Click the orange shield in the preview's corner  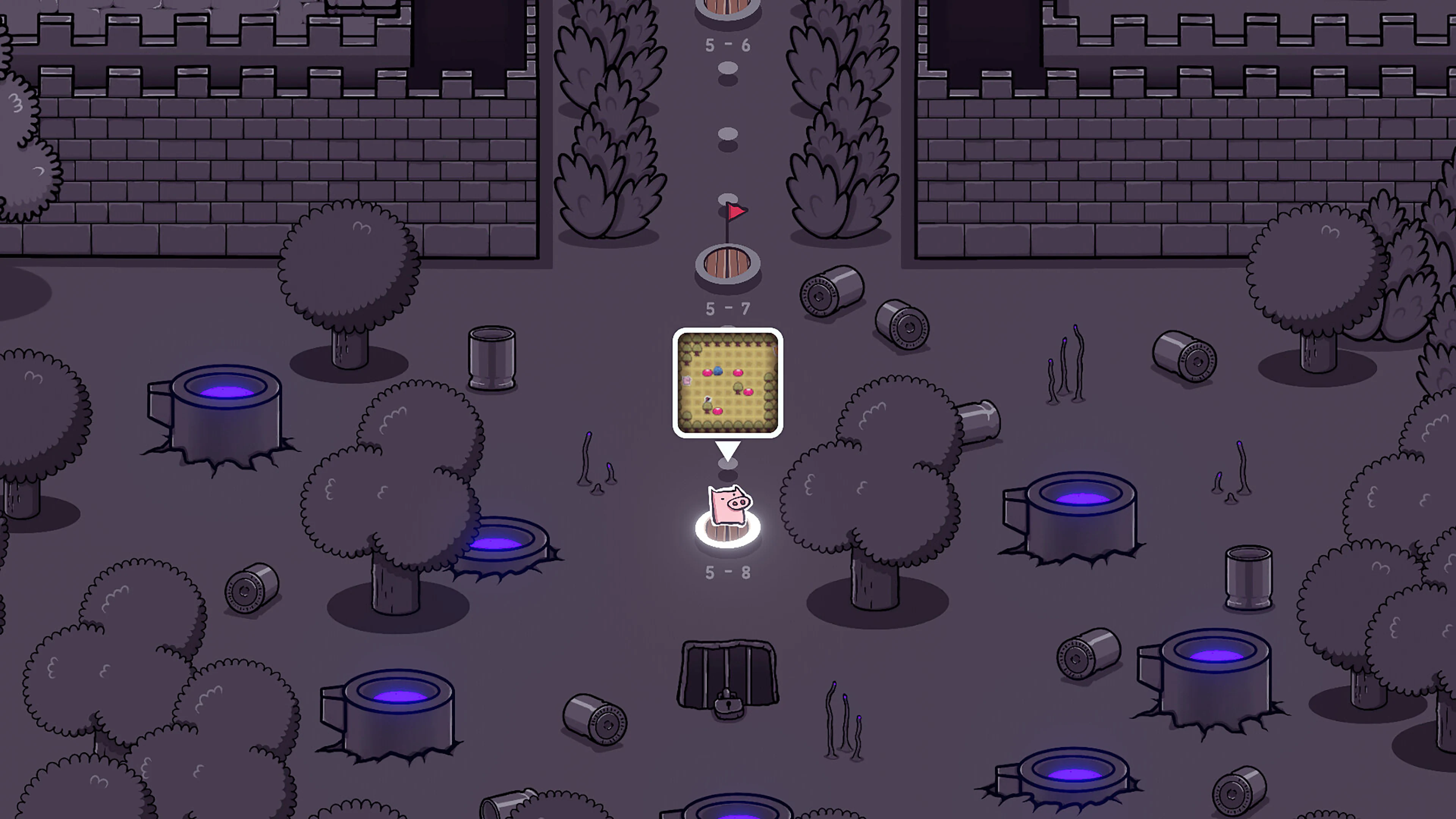tap(775, 351)
